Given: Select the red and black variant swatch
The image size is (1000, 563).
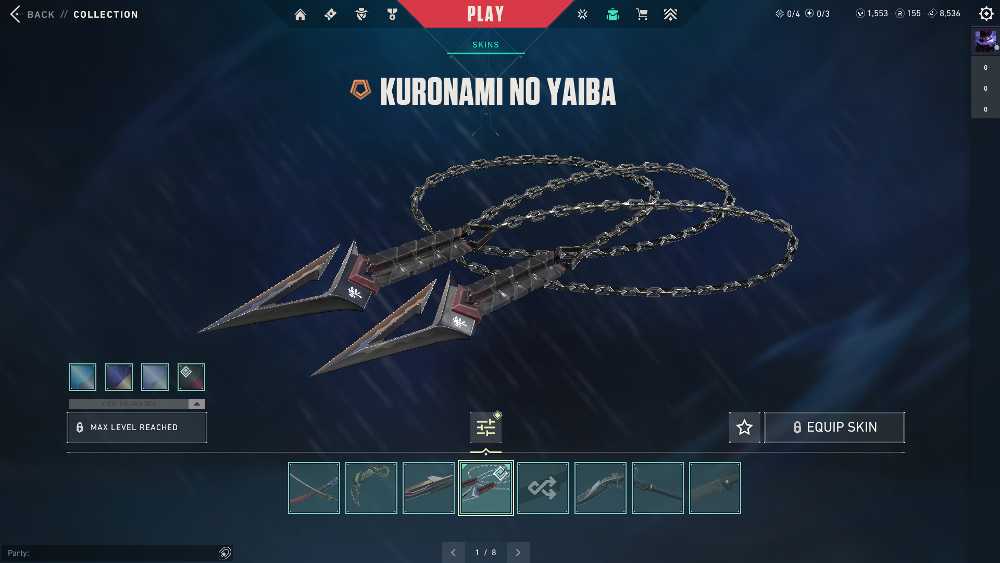Looking at the screenshot, I should [x=191, y=376].
